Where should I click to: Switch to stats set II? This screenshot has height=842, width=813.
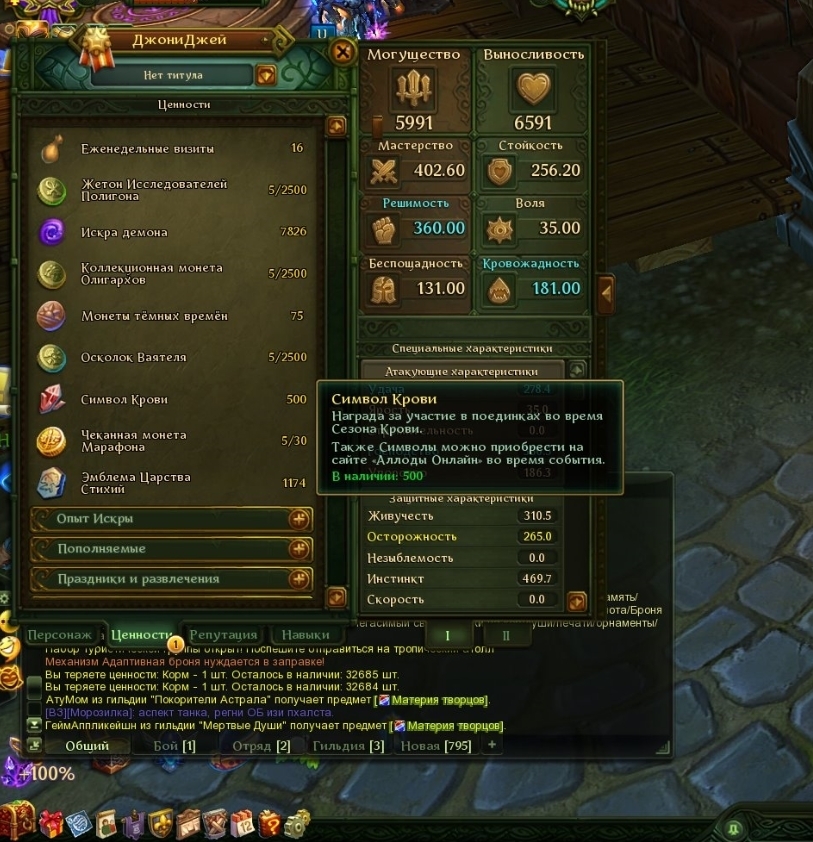pos(506,635)
